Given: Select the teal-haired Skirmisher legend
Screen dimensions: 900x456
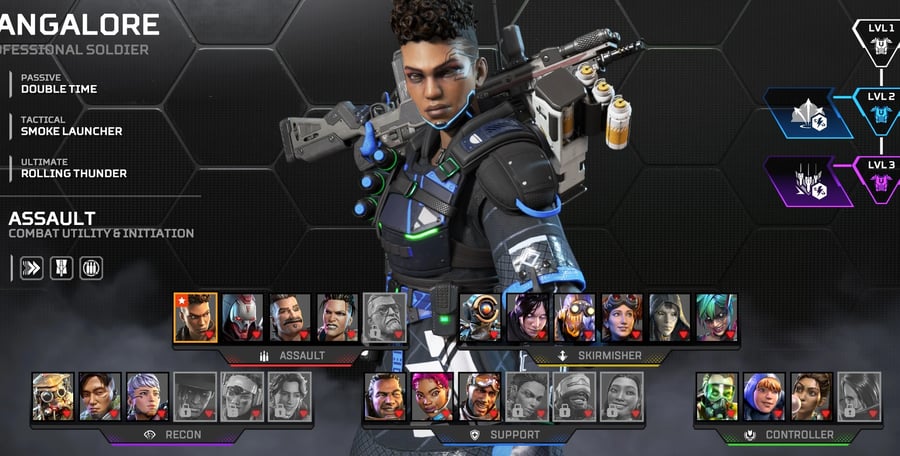Looking at the screenshot, I should (717, 318).
